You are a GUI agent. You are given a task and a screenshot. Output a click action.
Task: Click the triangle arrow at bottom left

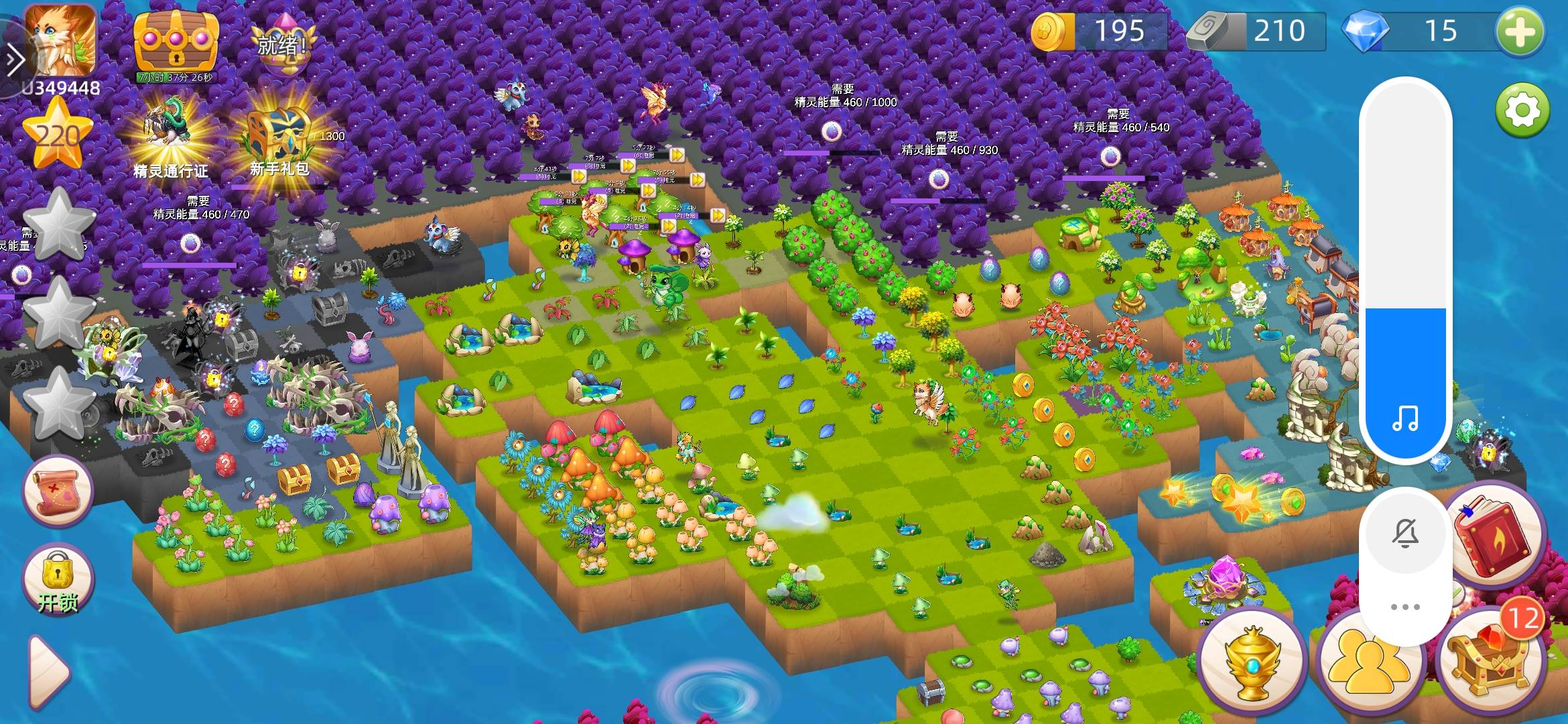[x=49, y=670]
